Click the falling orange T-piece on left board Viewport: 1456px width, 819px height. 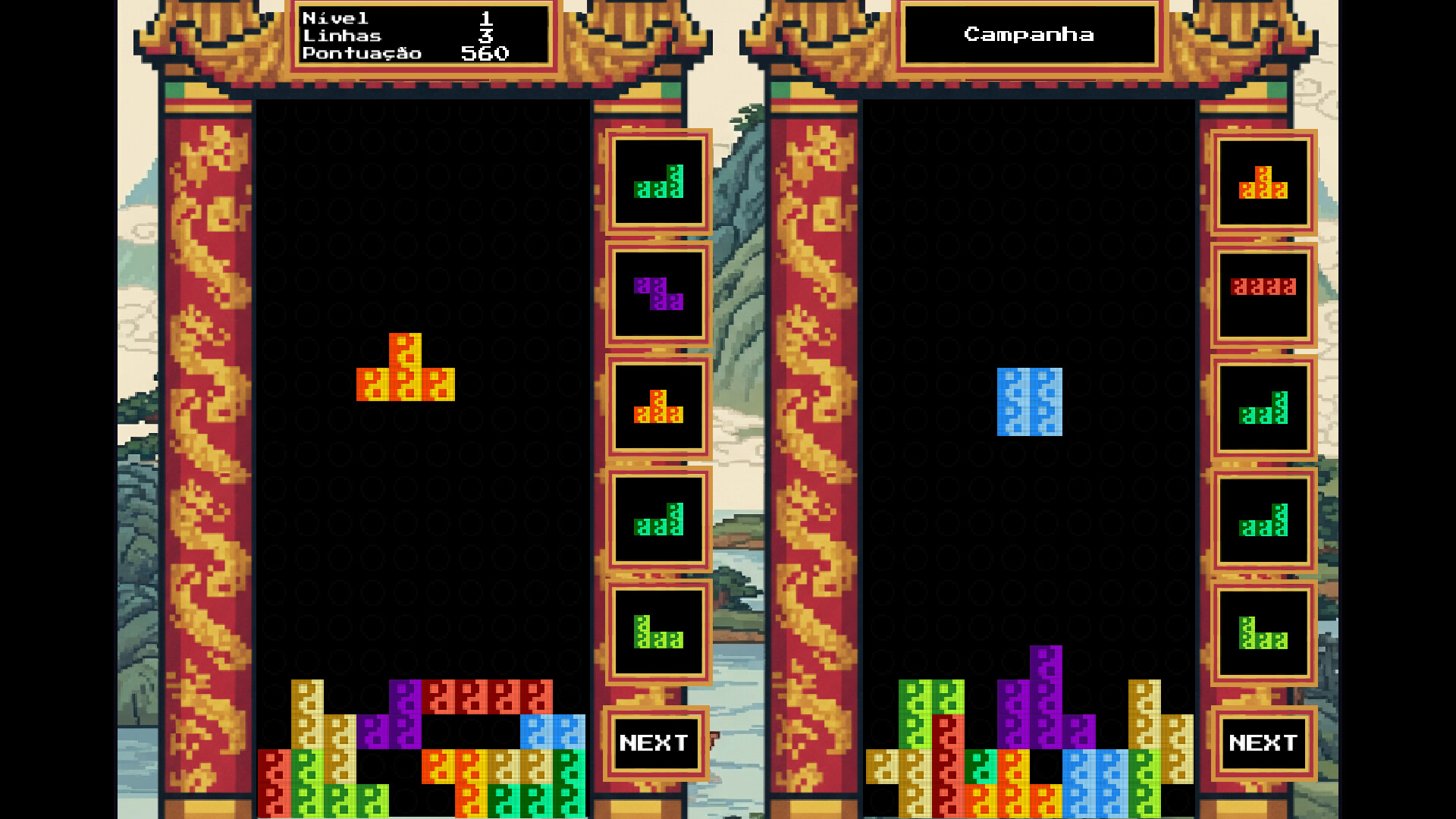[x=406, y=372]
